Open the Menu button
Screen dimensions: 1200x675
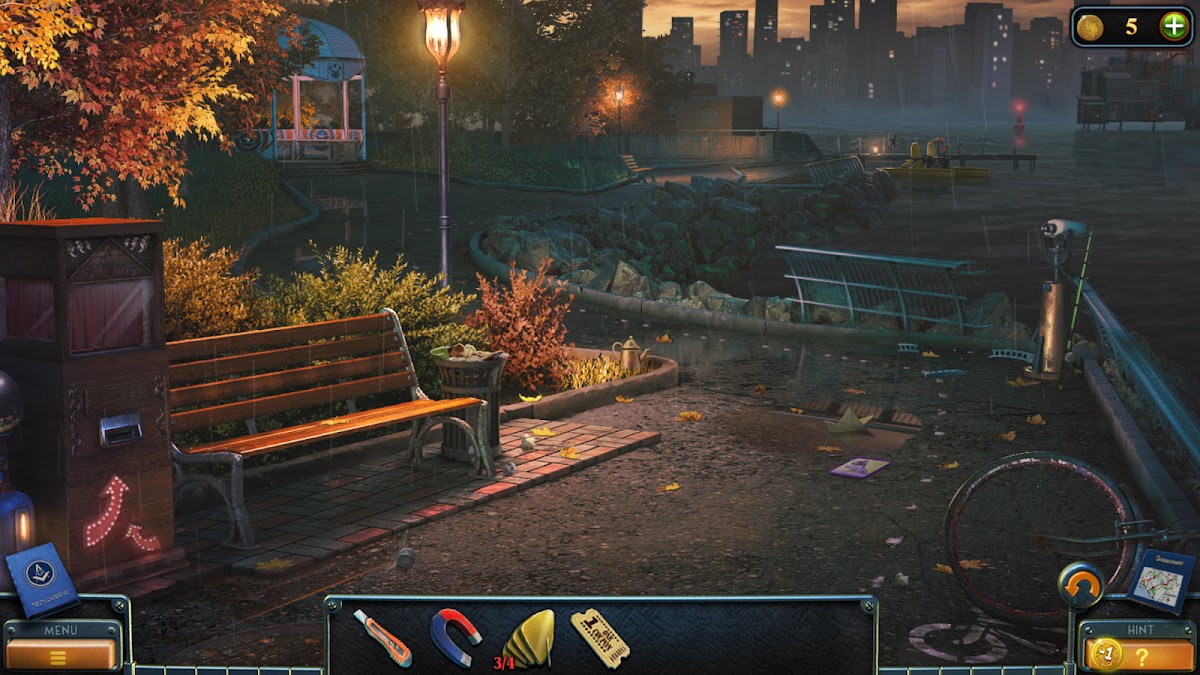tap(62, 653)
